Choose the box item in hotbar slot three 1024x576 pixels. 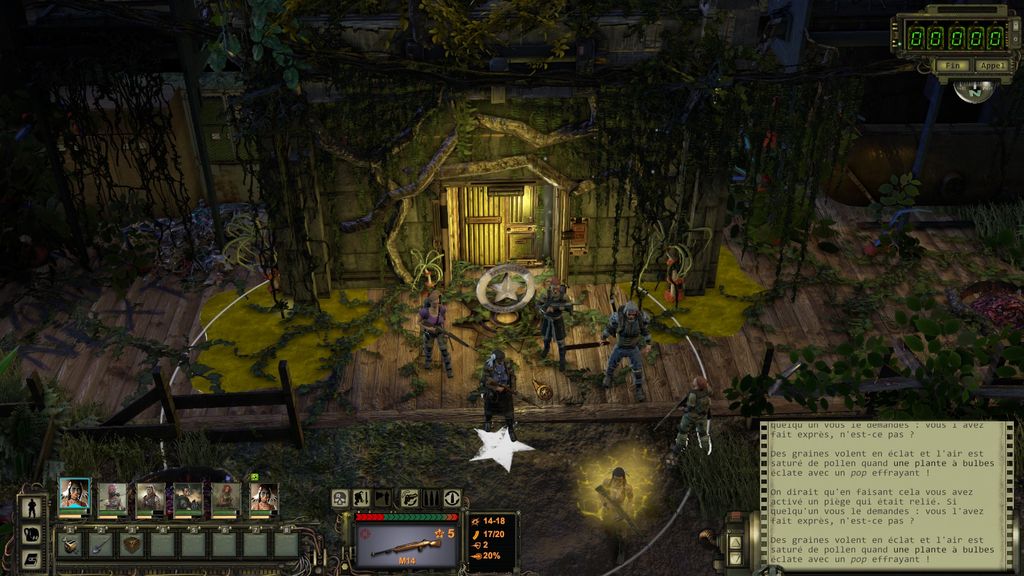[x=131, y=544]
